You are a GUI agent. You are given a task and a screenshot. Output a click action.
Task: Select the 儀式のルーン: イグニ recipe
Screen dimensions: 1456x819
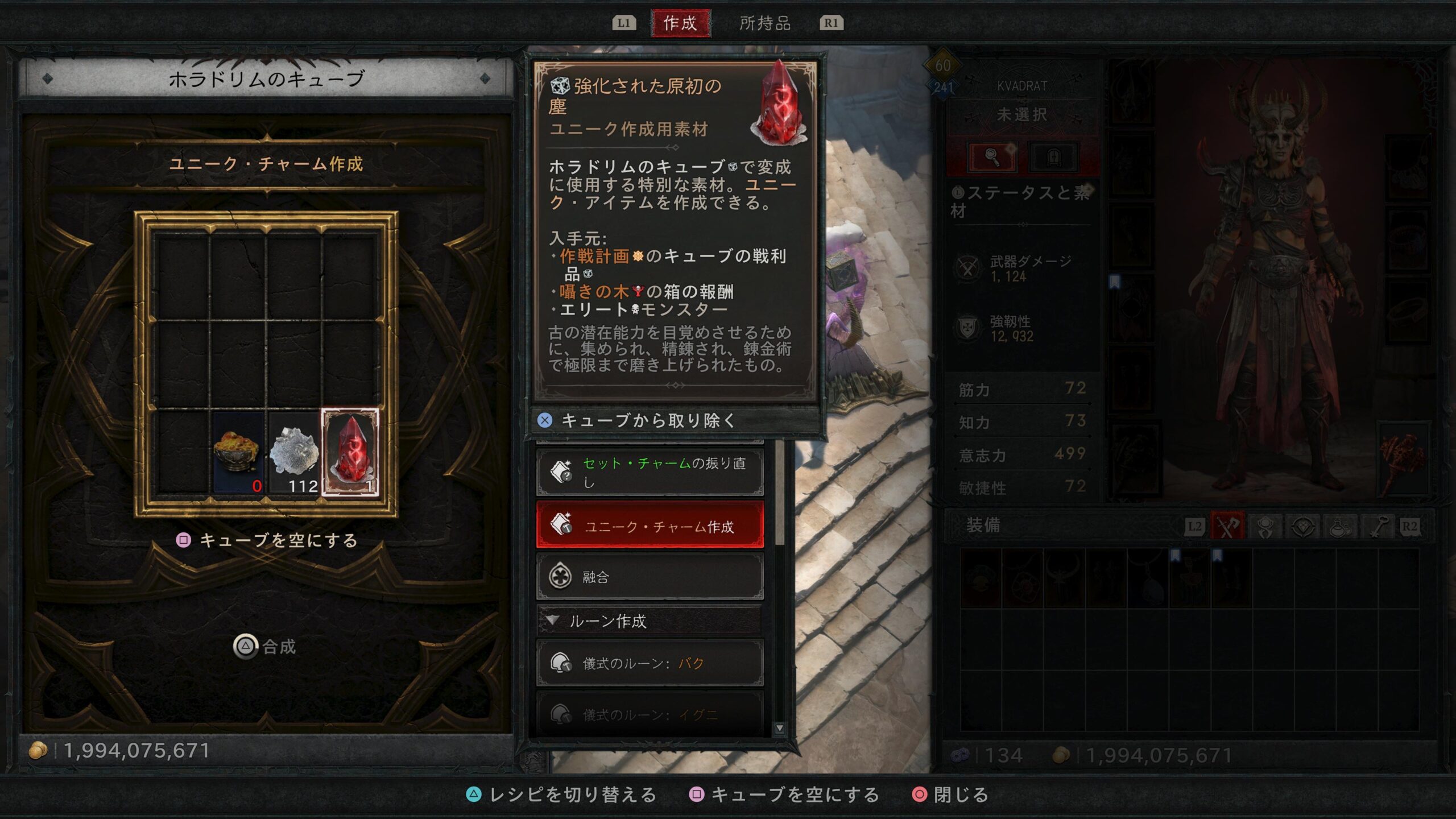[x=650, y=714]
